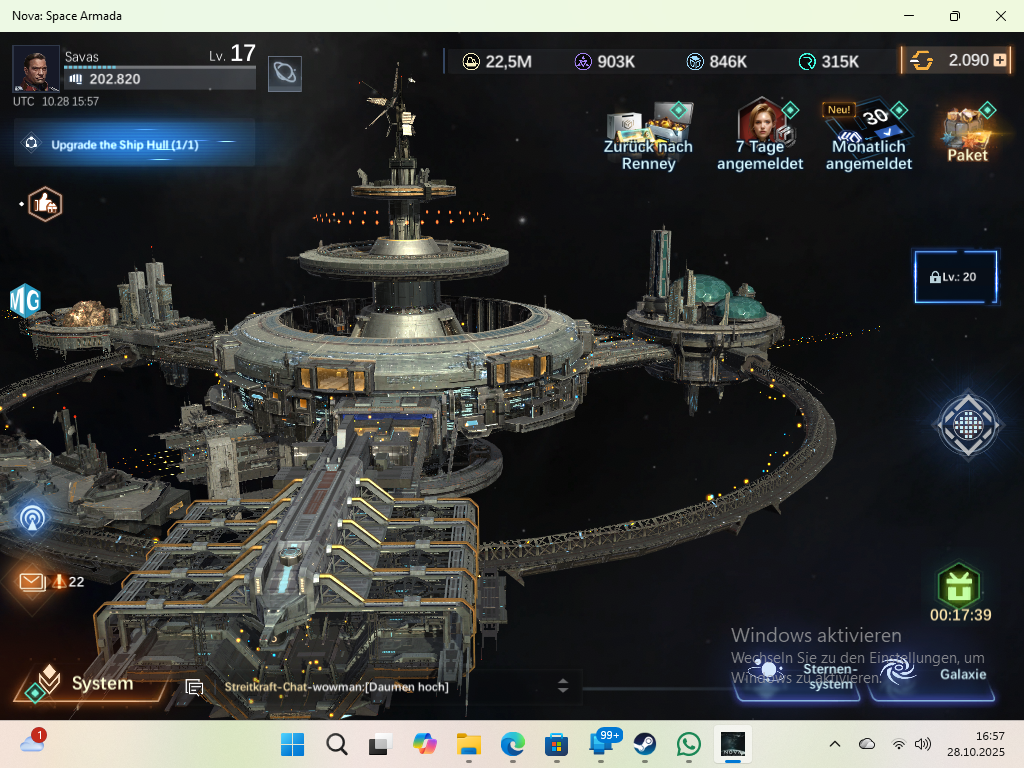
Task: Add premium currency with the plus button
Action: tap(999, 60)
